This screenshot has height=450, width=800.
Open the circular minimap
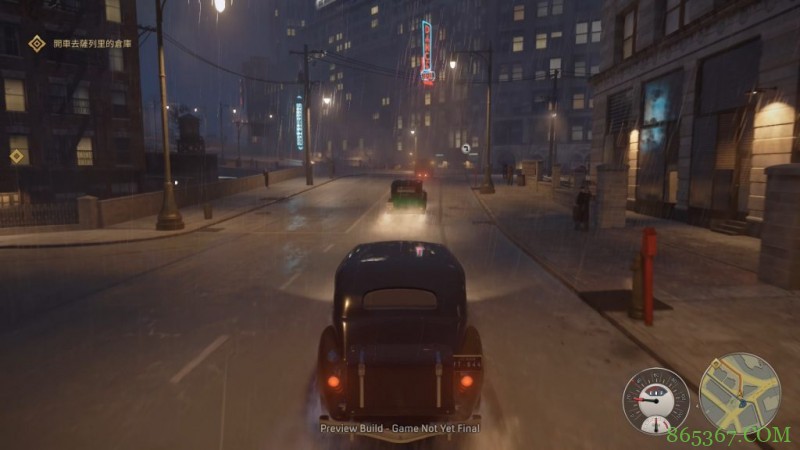coord(739,393)
